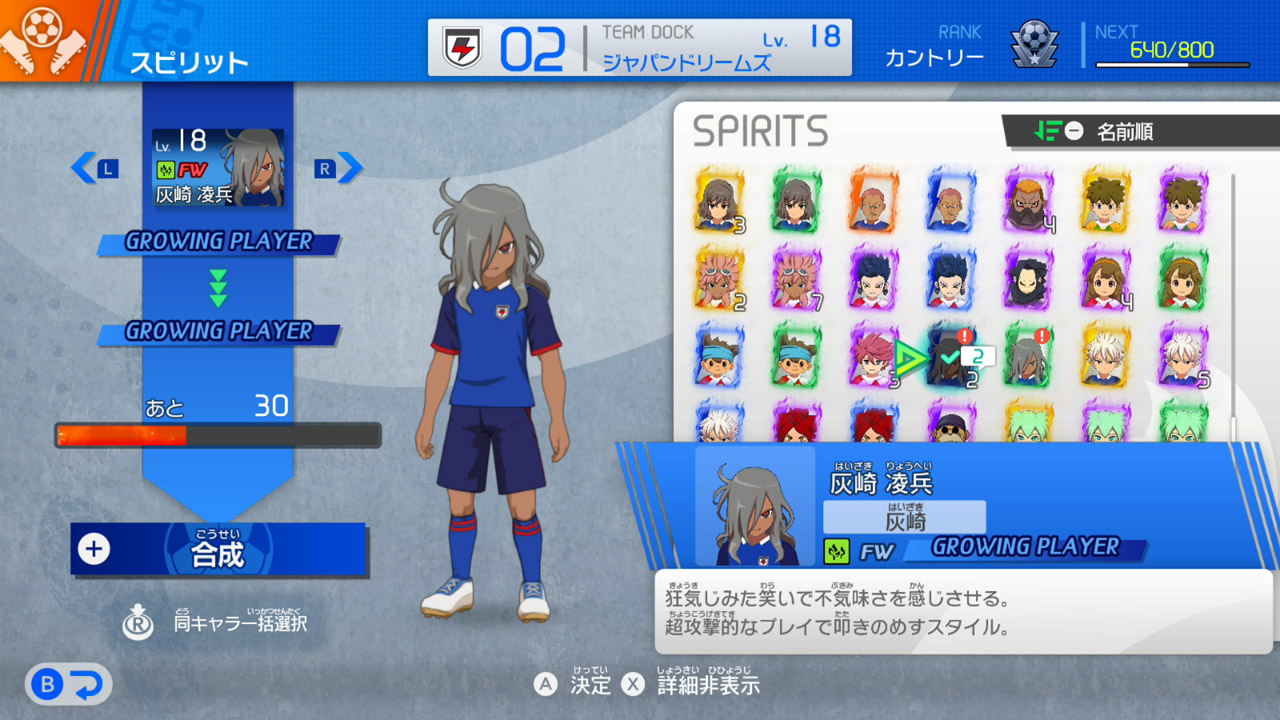Switch to previous player with left chevron
This screenshot has height=720, width=1280.
[x=84, y=168]
